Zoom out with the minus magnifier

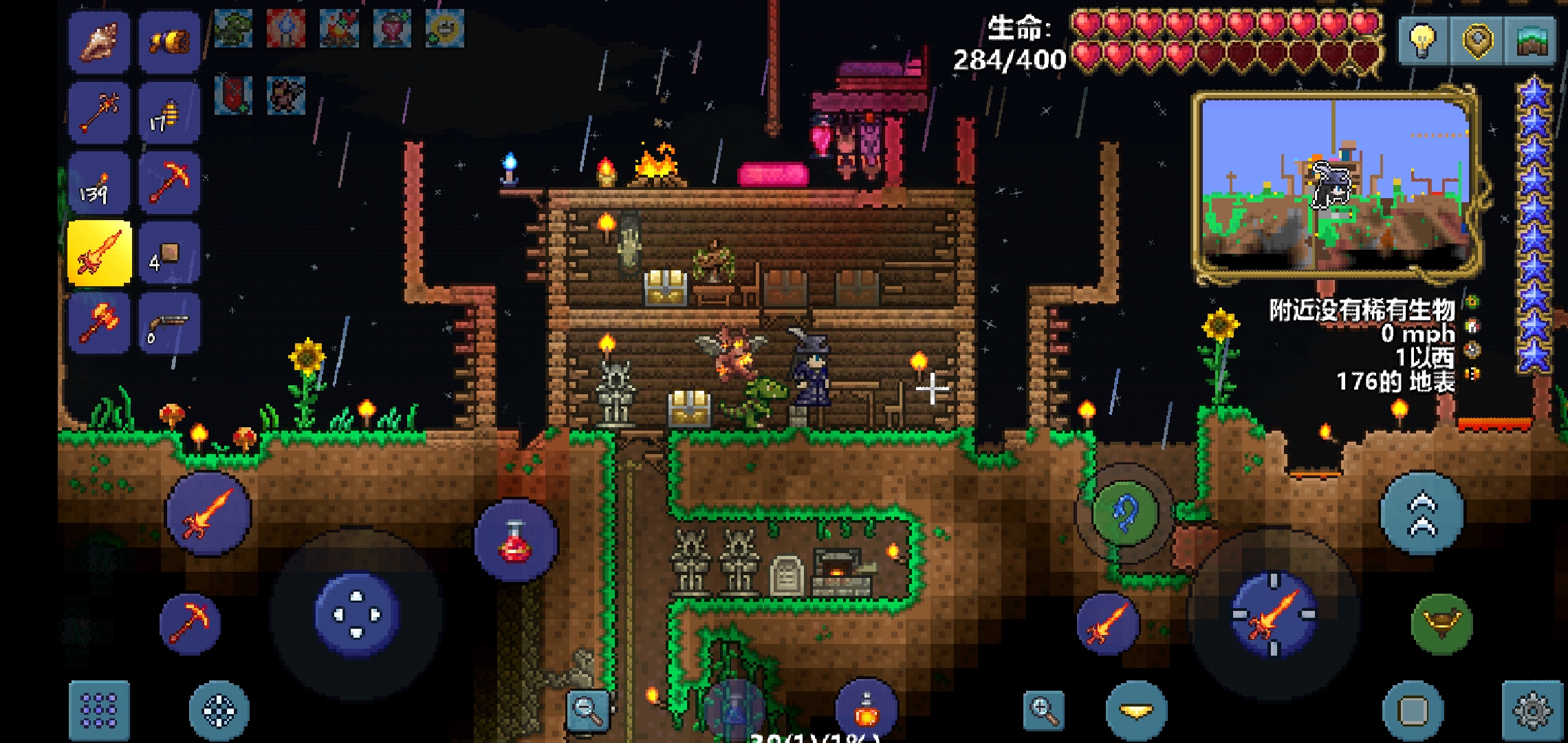coord(588,710)
